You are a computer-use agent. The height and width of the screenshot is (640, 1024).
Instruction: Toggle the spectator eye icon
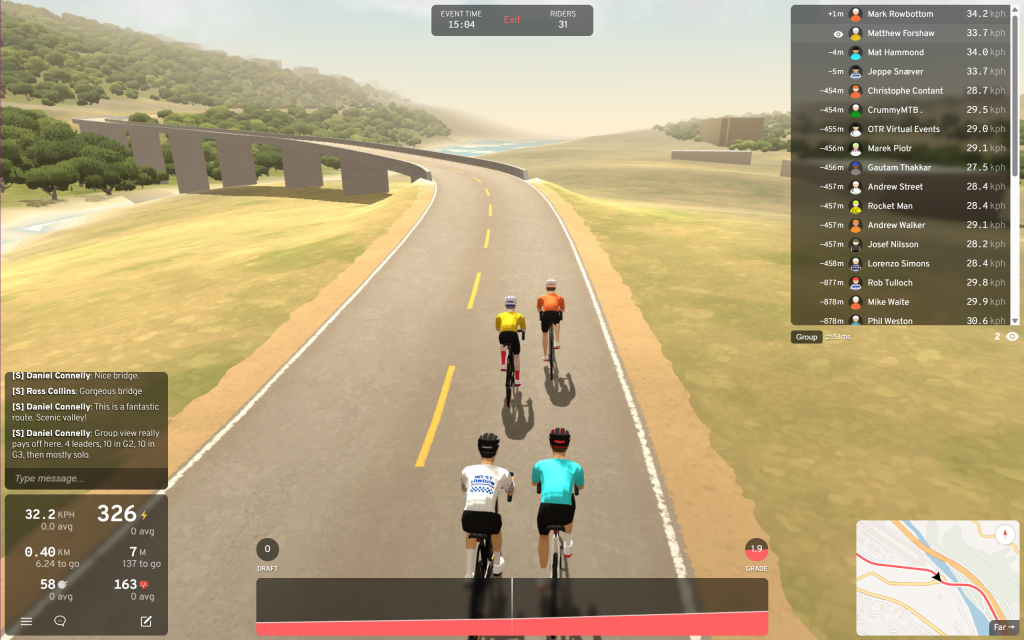tap(1012, 337)
